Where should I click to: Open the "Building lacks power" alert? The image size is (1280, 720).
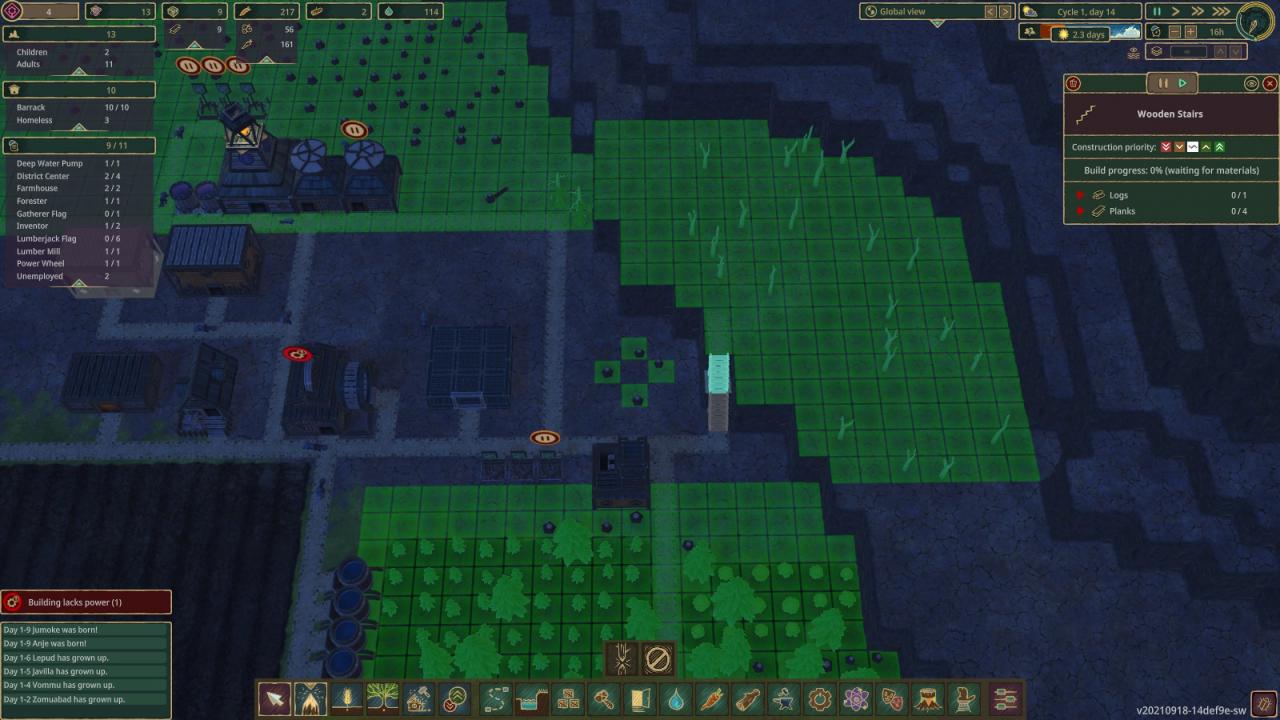[x=86, y=602]
